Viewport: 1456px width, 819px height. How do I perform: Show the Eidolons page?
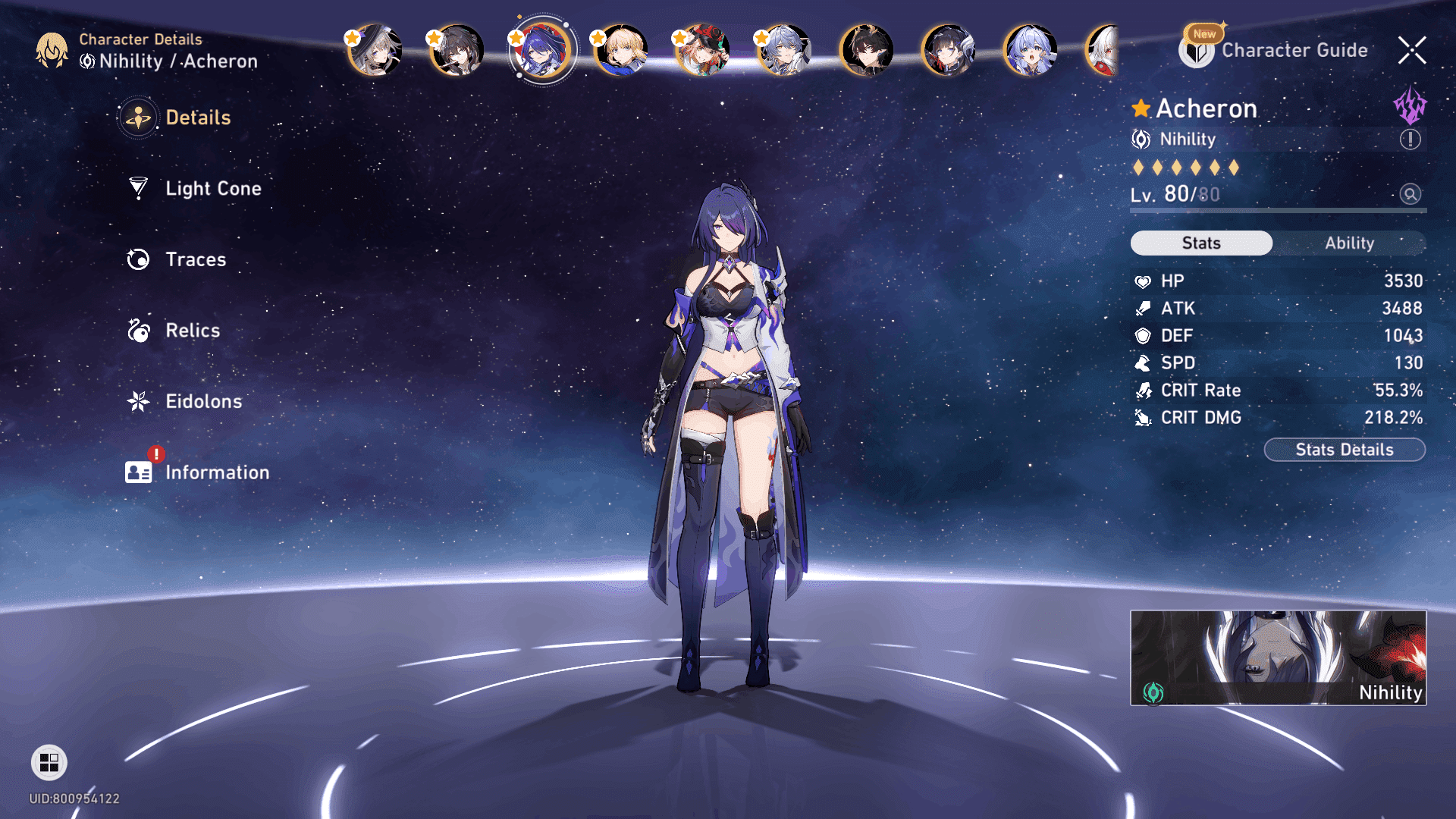(203, 401)
